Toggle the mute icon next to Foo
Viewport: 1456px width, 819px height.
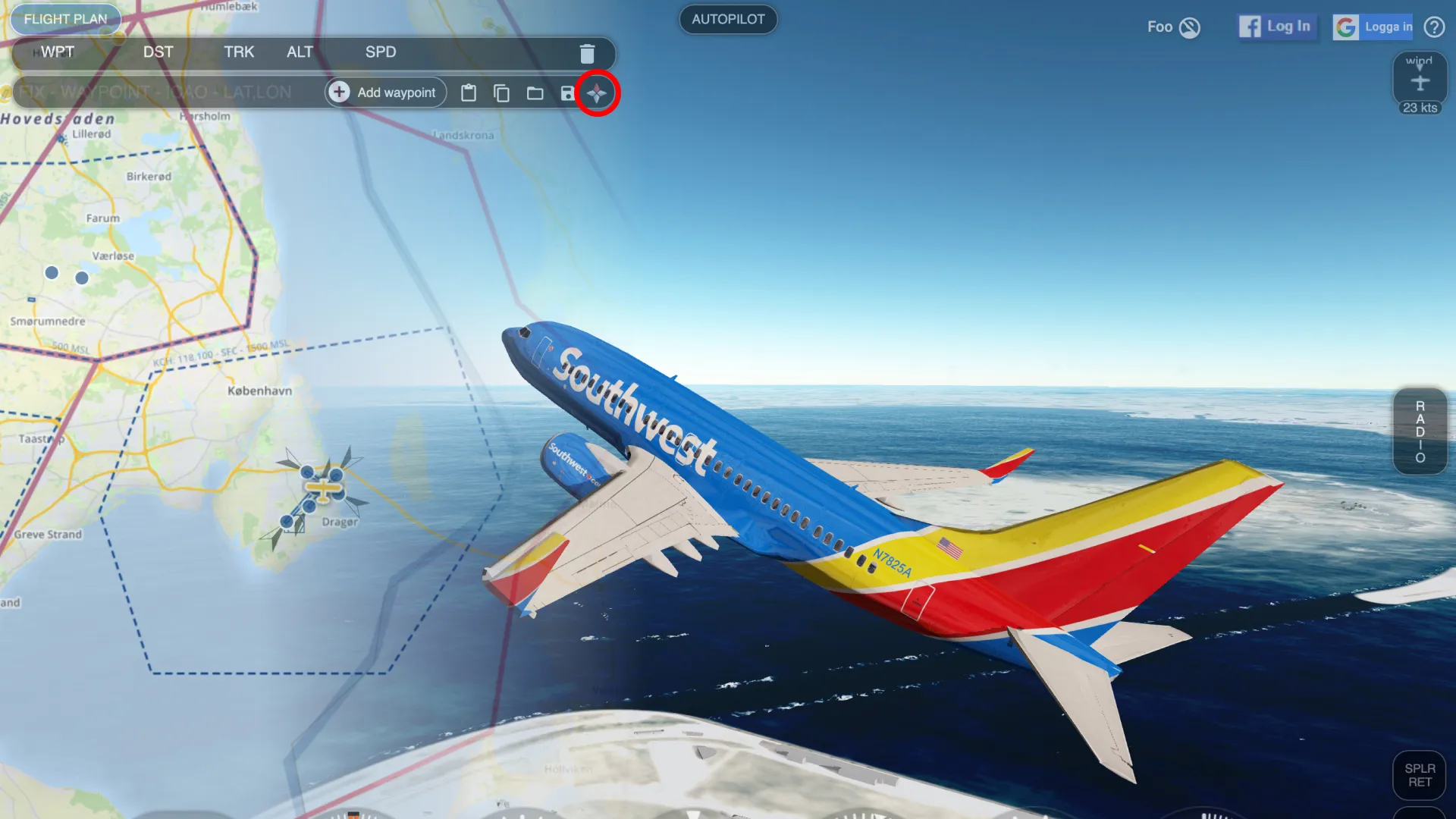[1190, 27]
